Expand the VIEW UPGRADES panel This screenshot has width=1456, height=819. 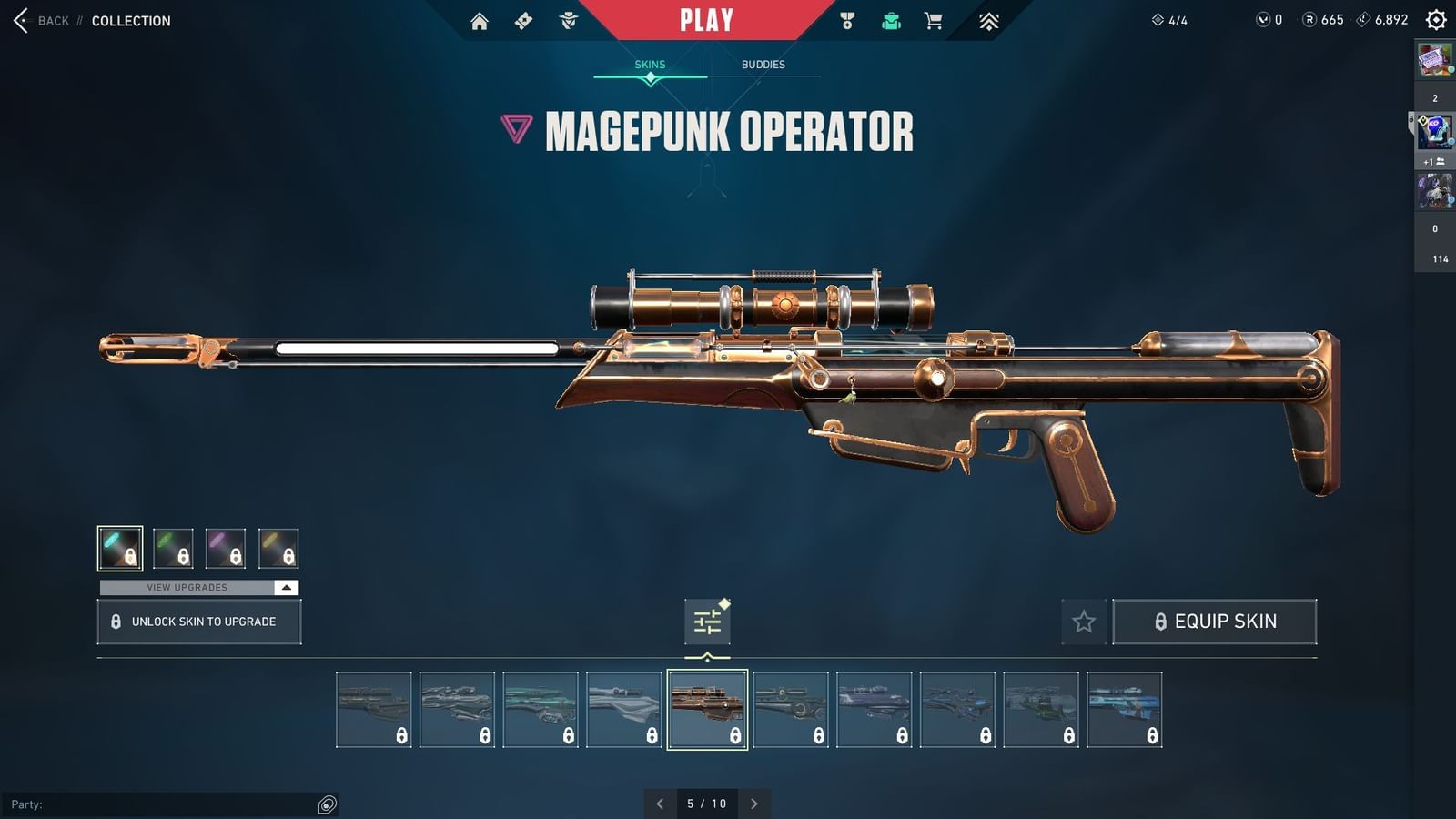(x=198, y=587)
